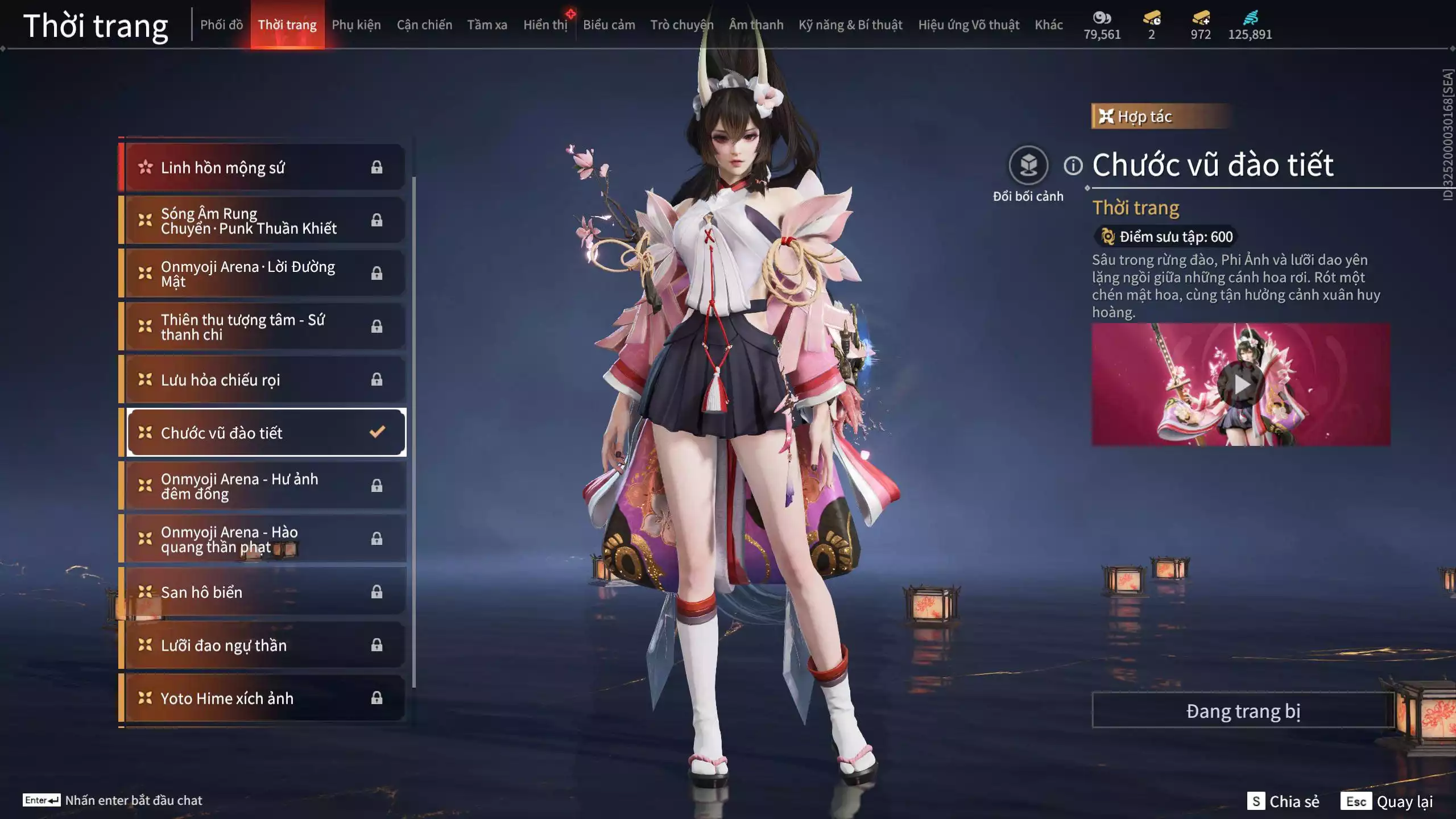This screenshot has width=1456, height=819.
Task: Go back with Quay lại
Action: click(1387, 801)
